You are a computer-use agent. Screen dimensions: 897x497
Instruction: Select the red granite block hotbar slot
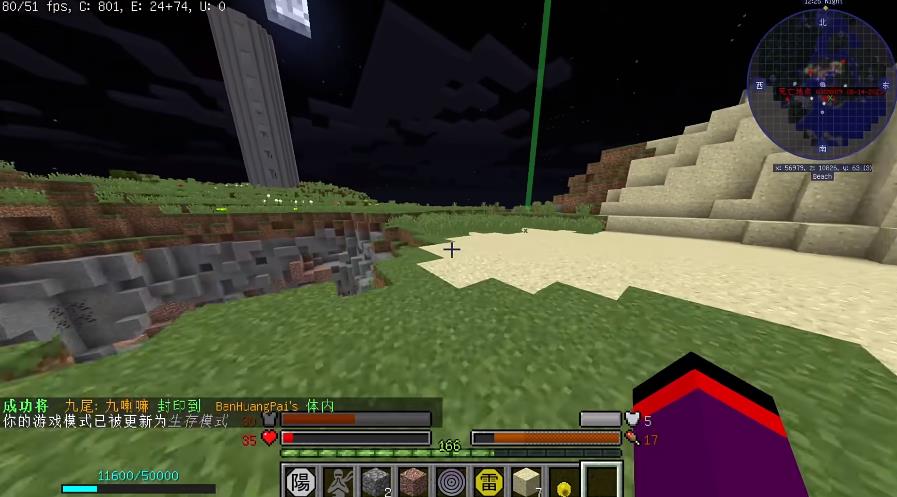coord(413,482)
